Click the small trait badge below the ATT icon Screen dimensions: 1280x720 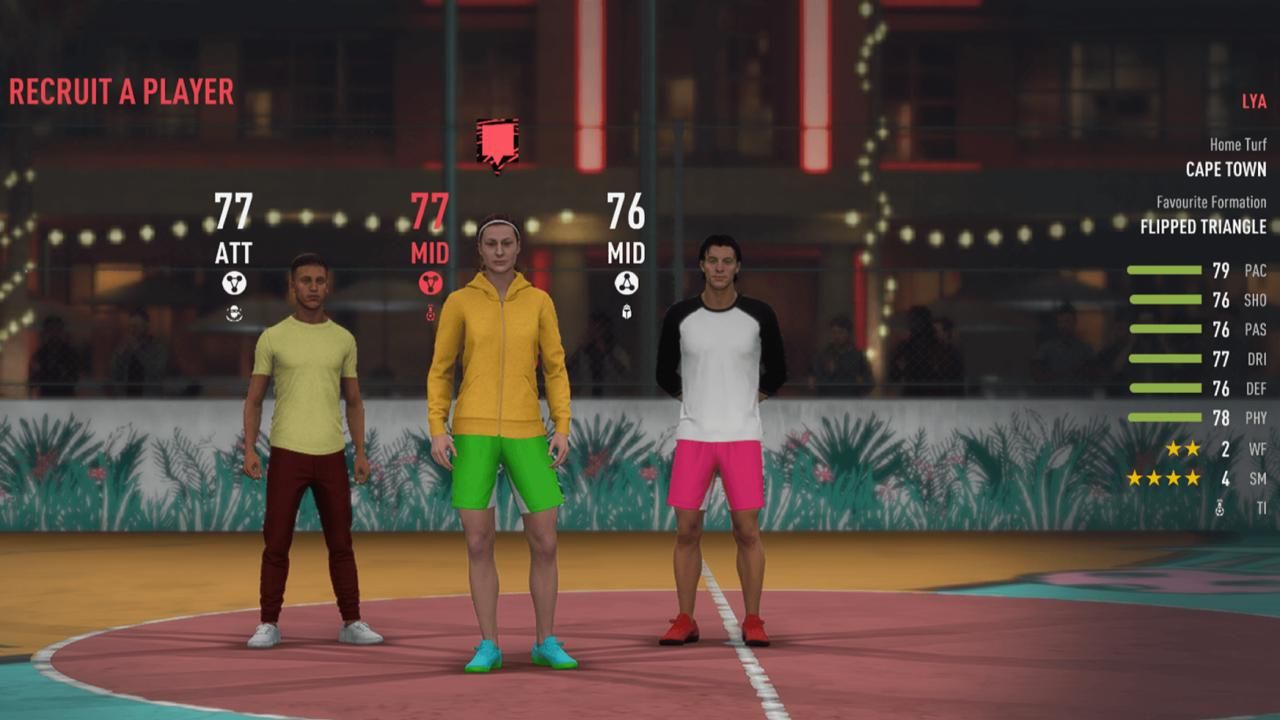(234, 313)
